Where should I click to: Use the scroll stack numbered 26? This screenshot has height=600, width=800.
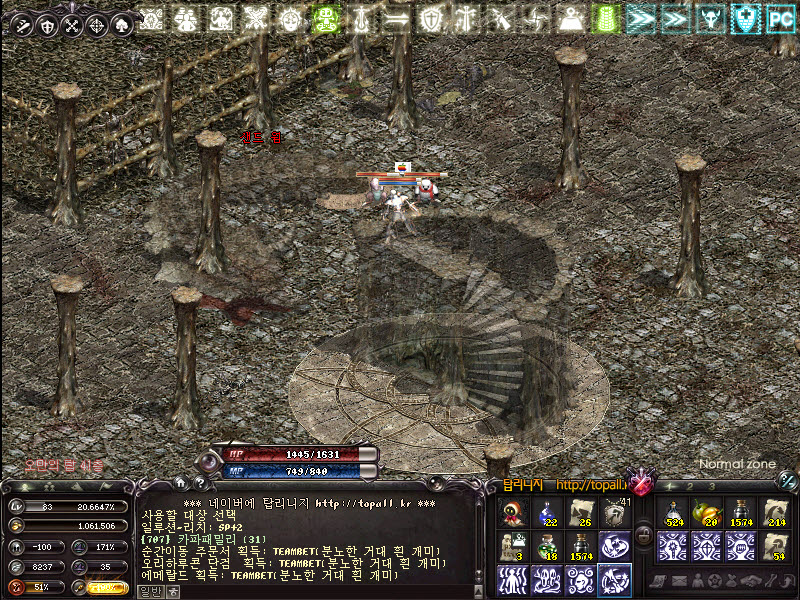(x=579, y=513)
